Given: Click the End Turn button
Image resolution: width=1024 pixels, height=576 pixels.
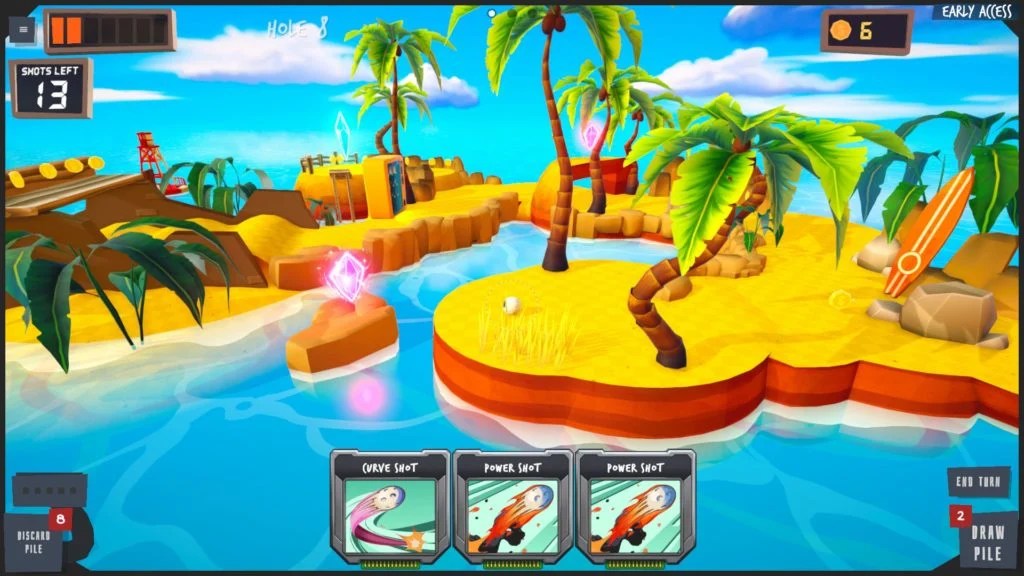Looking at the screenshot, I should click(x=977, y=482).
